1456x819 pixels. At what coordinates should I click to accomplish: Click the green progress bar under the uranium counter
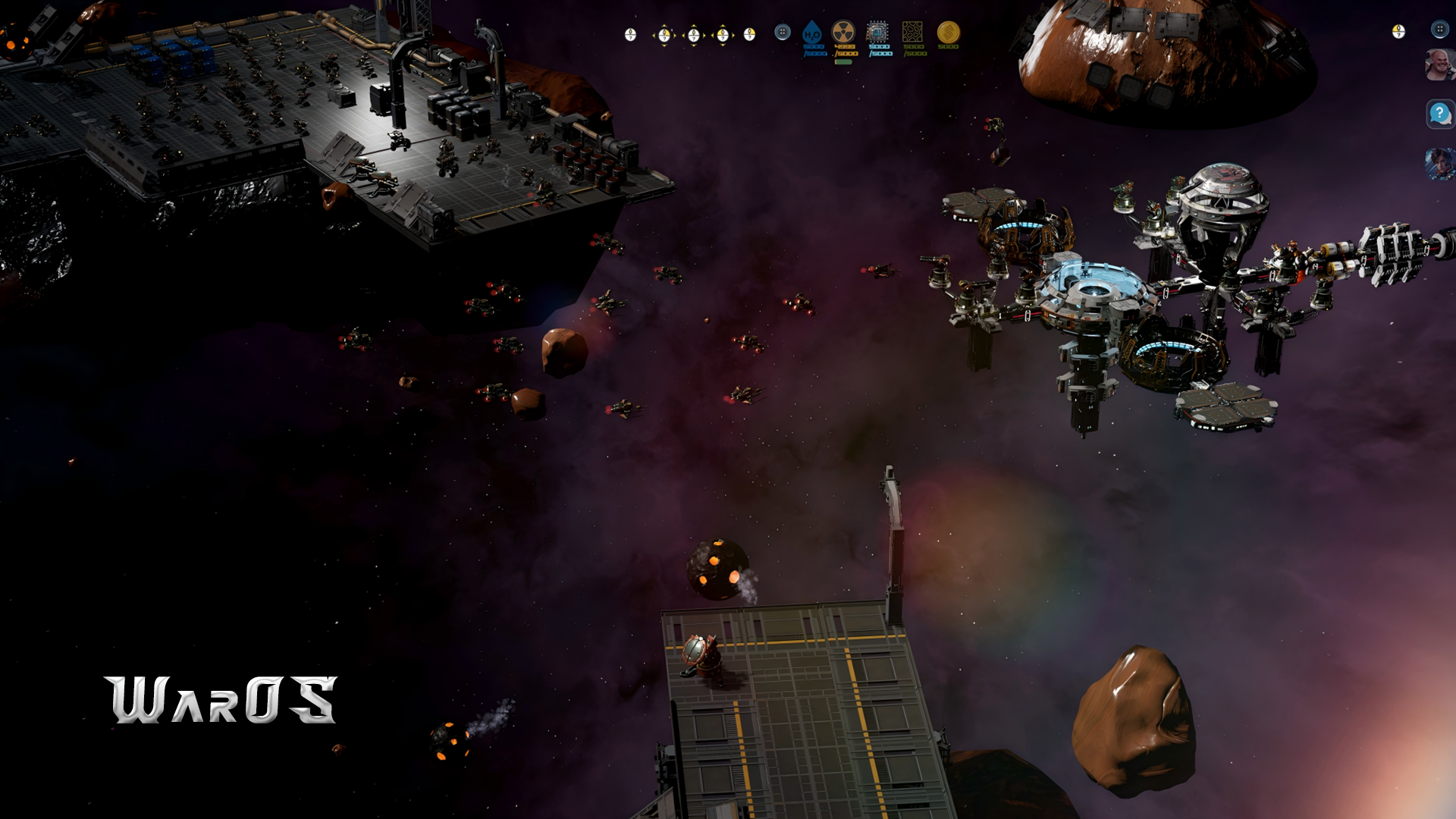tap(843, 61)
